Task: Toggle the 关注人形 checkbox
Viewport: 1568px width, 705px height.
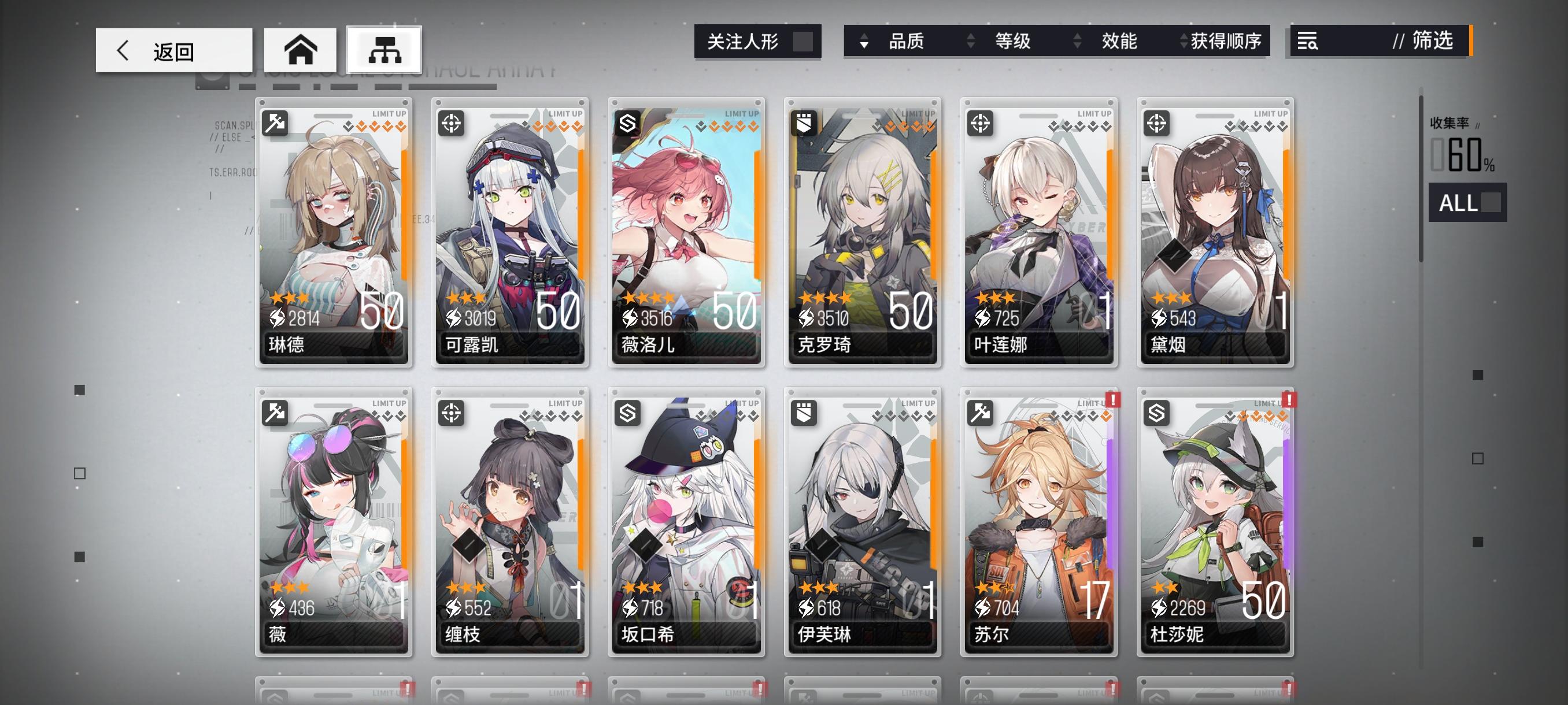Action: pos(804,42)
